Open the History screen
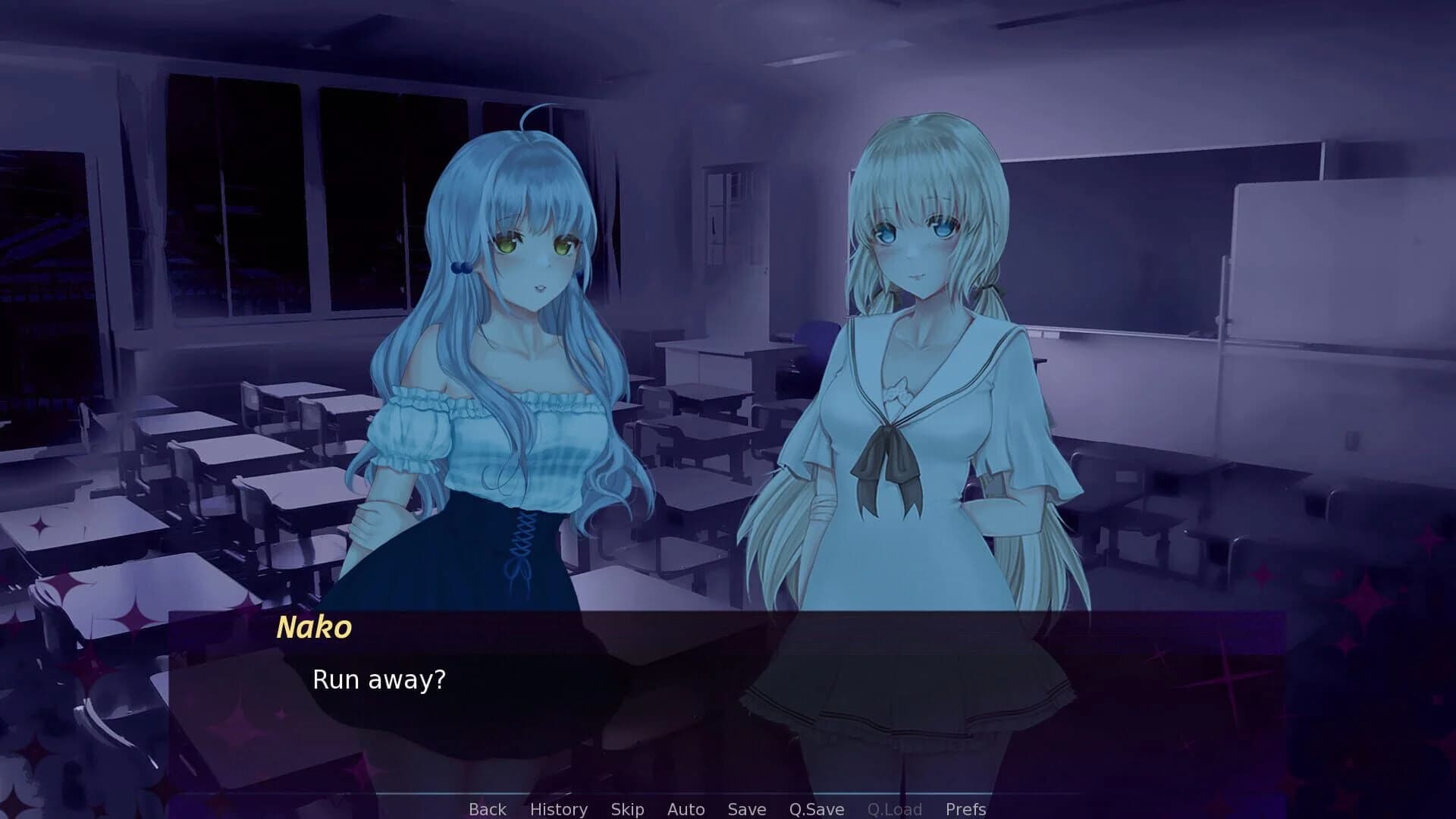Image resolution: width=1456 pixels, height=819 pixels. (559, 808)
